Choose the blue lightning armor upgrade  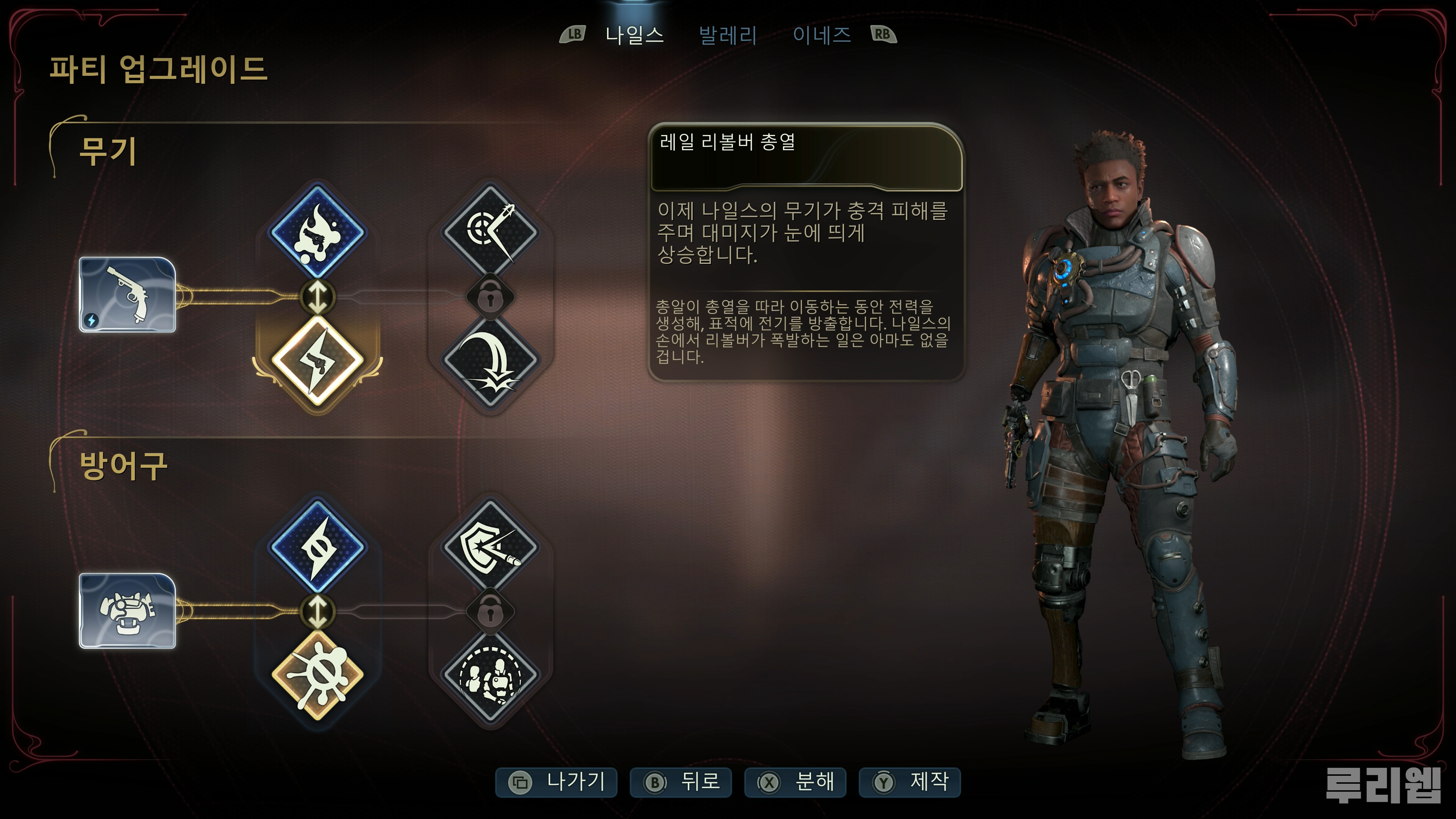[x=317, y=547]
